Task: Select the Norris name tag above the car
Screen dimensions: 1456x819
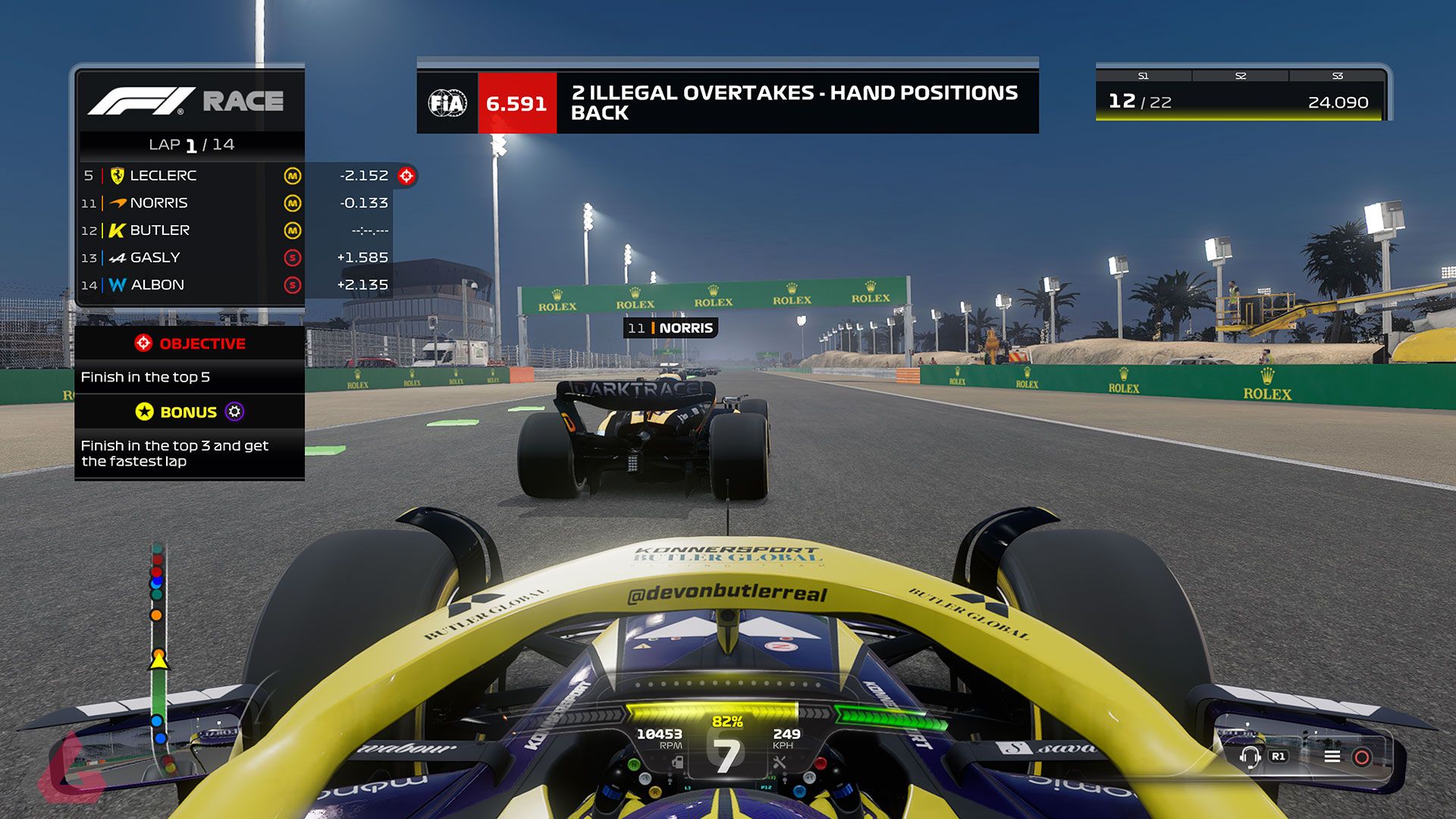Action: coord(670,328)
